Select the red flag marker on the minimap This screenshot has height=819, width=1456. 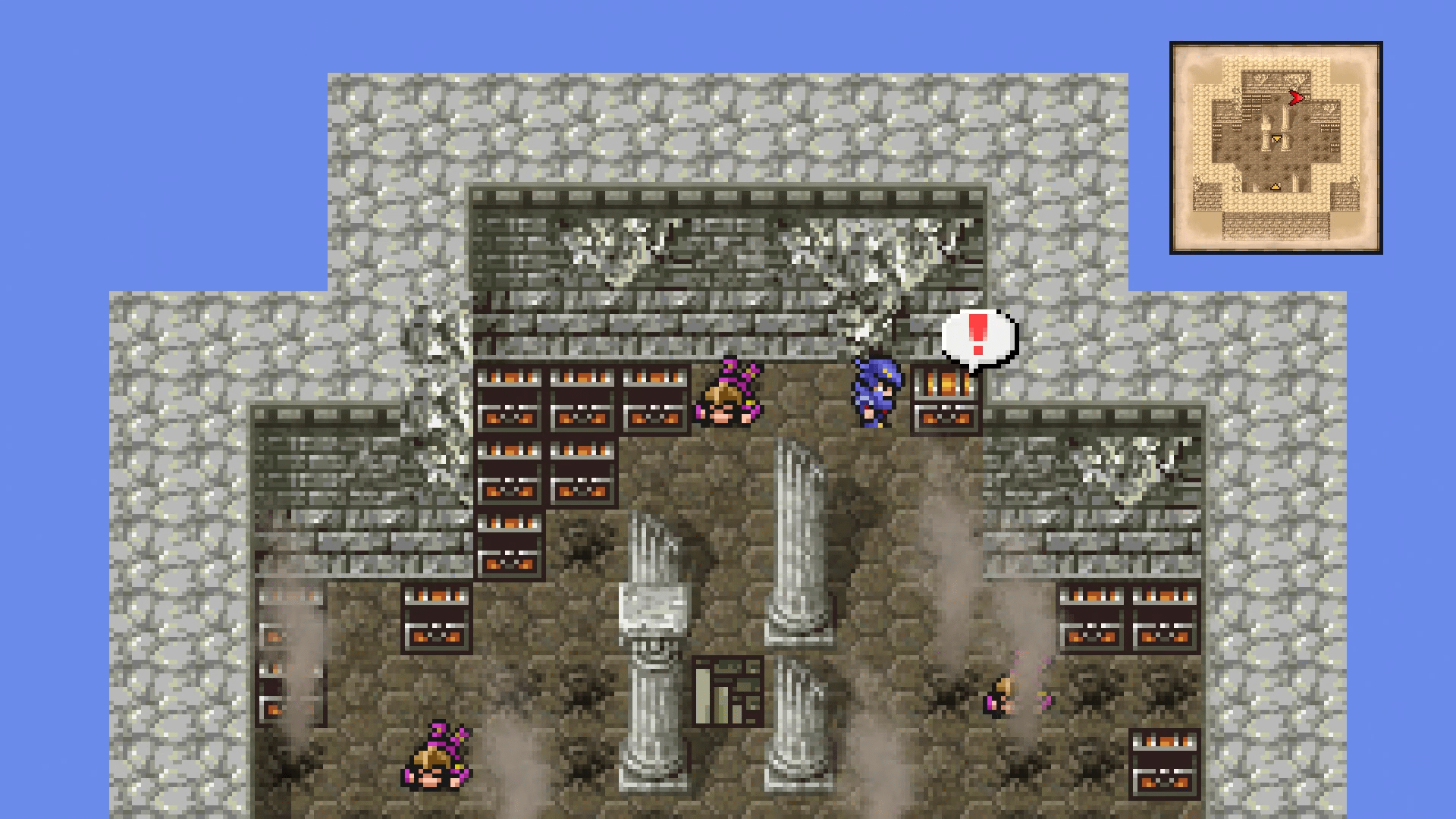click(1296, 97)
